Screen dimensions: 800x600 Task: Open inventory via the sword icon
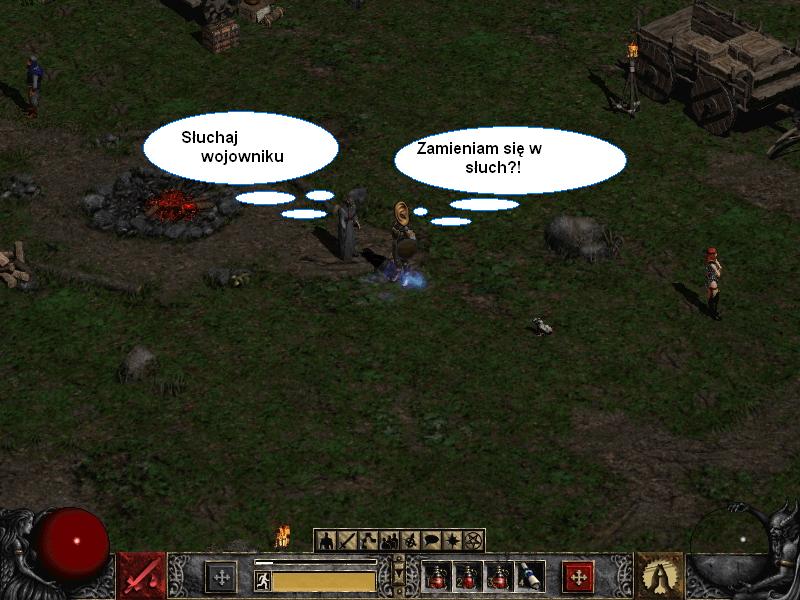tap(347, 541)
